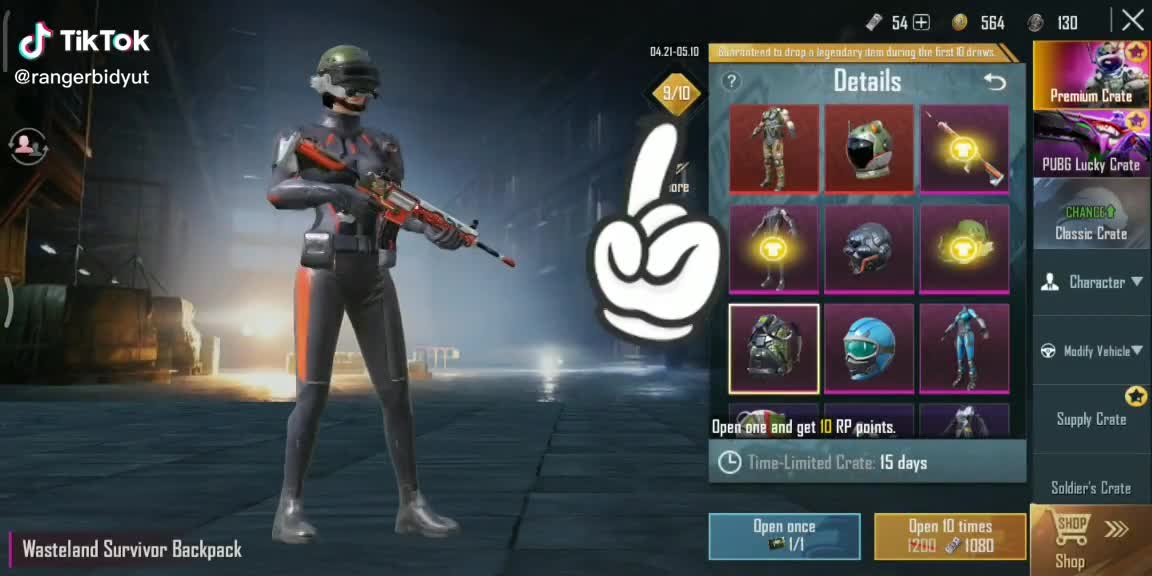The image size is (1152, 576).
Task: Select the camouflage outfit set reward
Action: pos(773,148)
